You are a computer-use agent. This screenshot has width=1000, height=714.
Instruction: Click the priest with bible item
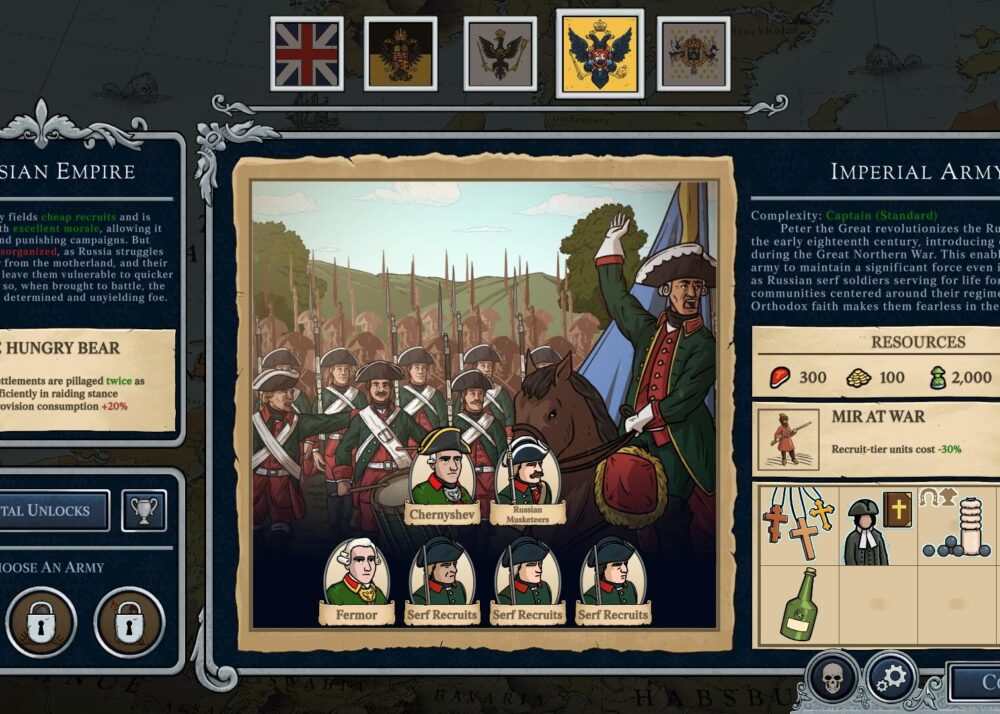pos(876,525)
